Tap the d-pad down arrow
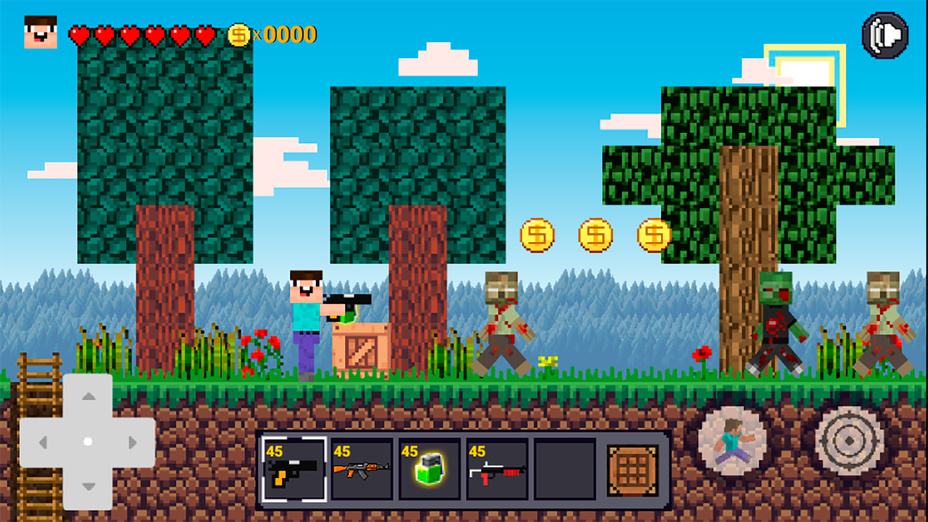Image resolution: width=928 pixels, height=522 pixels. point(88,486)
